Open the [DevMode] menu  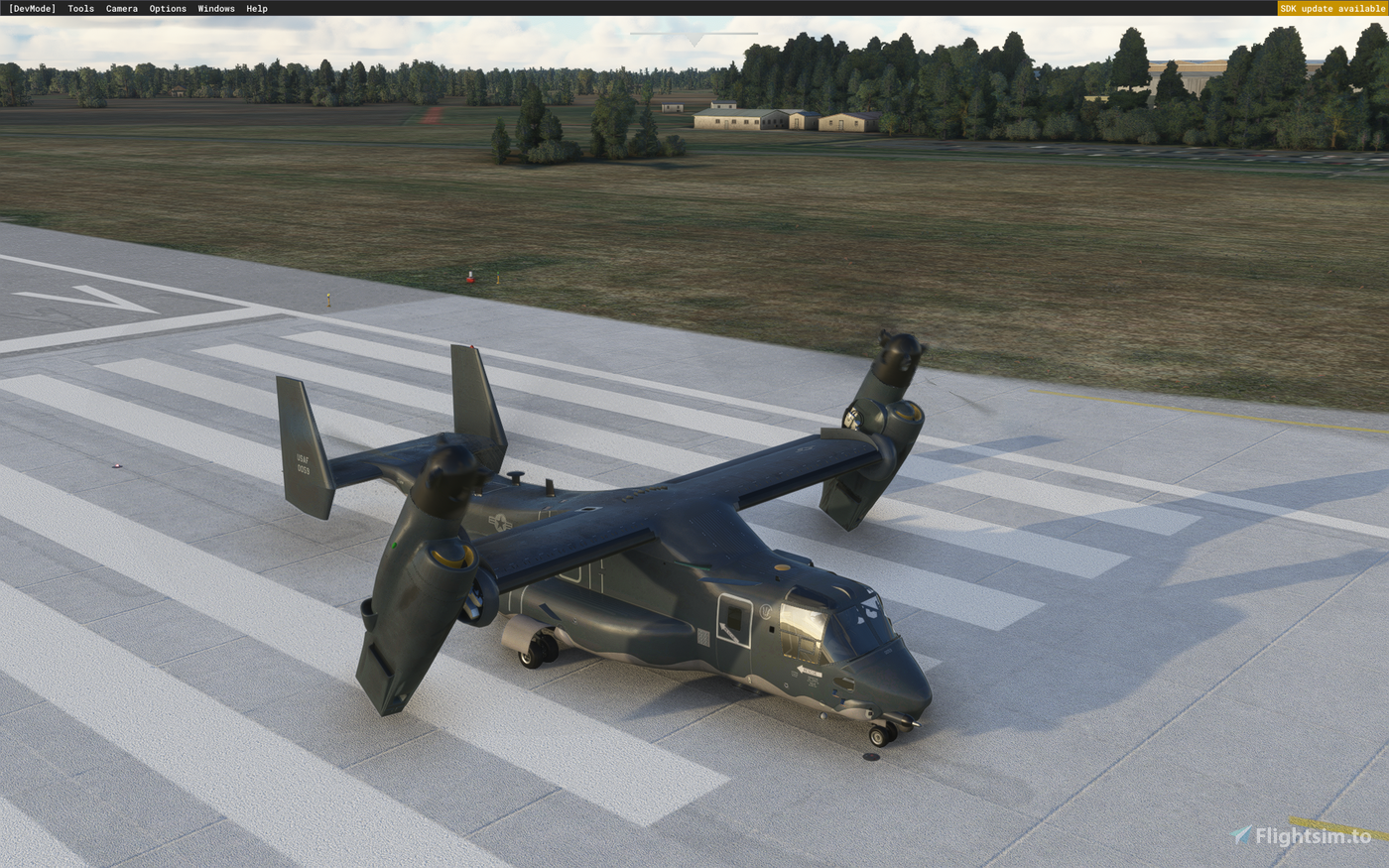click(x=31, y=8)
